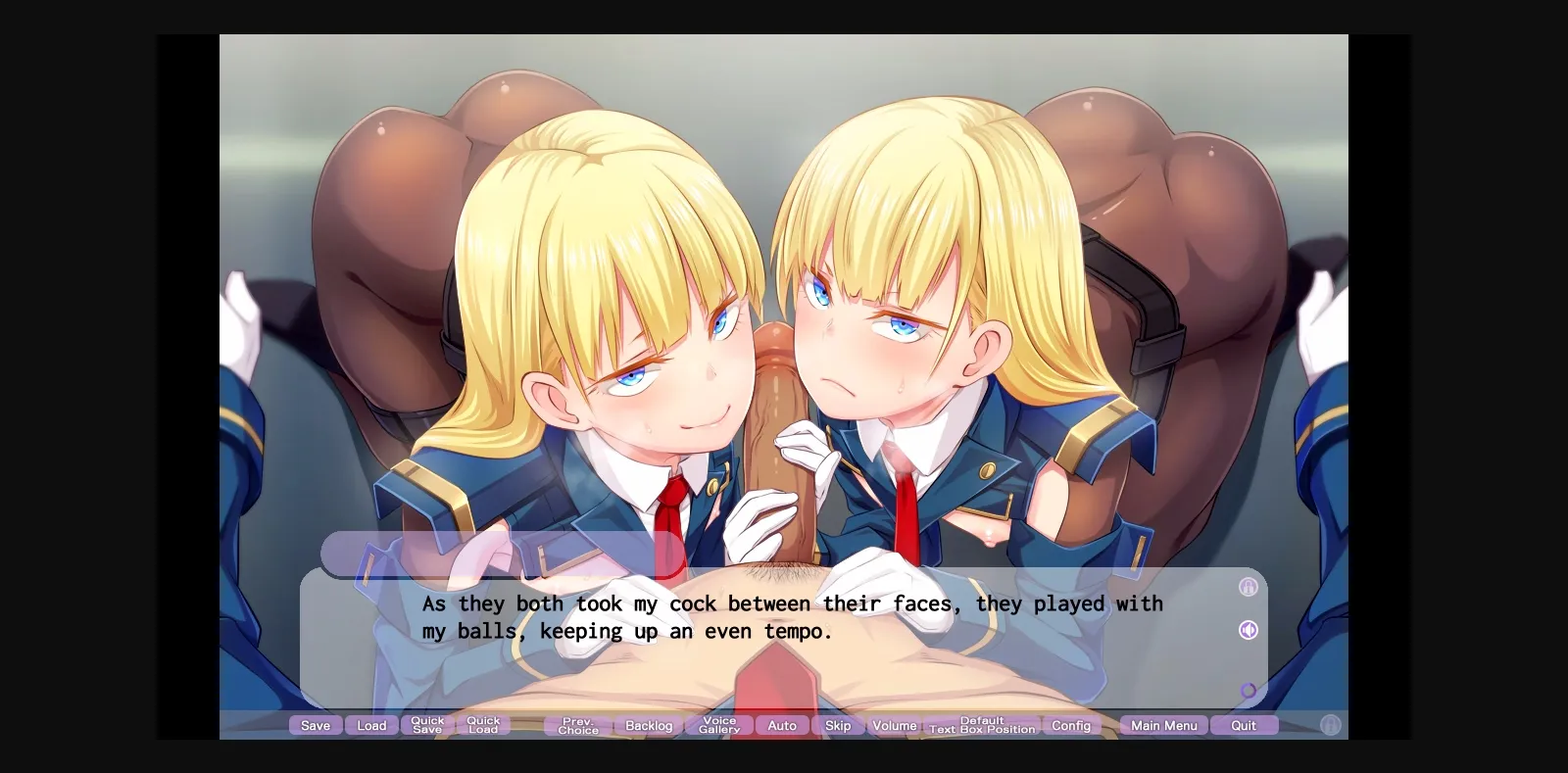Go back to the Main Menu
Viewport: 1568px width, 773px height.
(1162, 725)
